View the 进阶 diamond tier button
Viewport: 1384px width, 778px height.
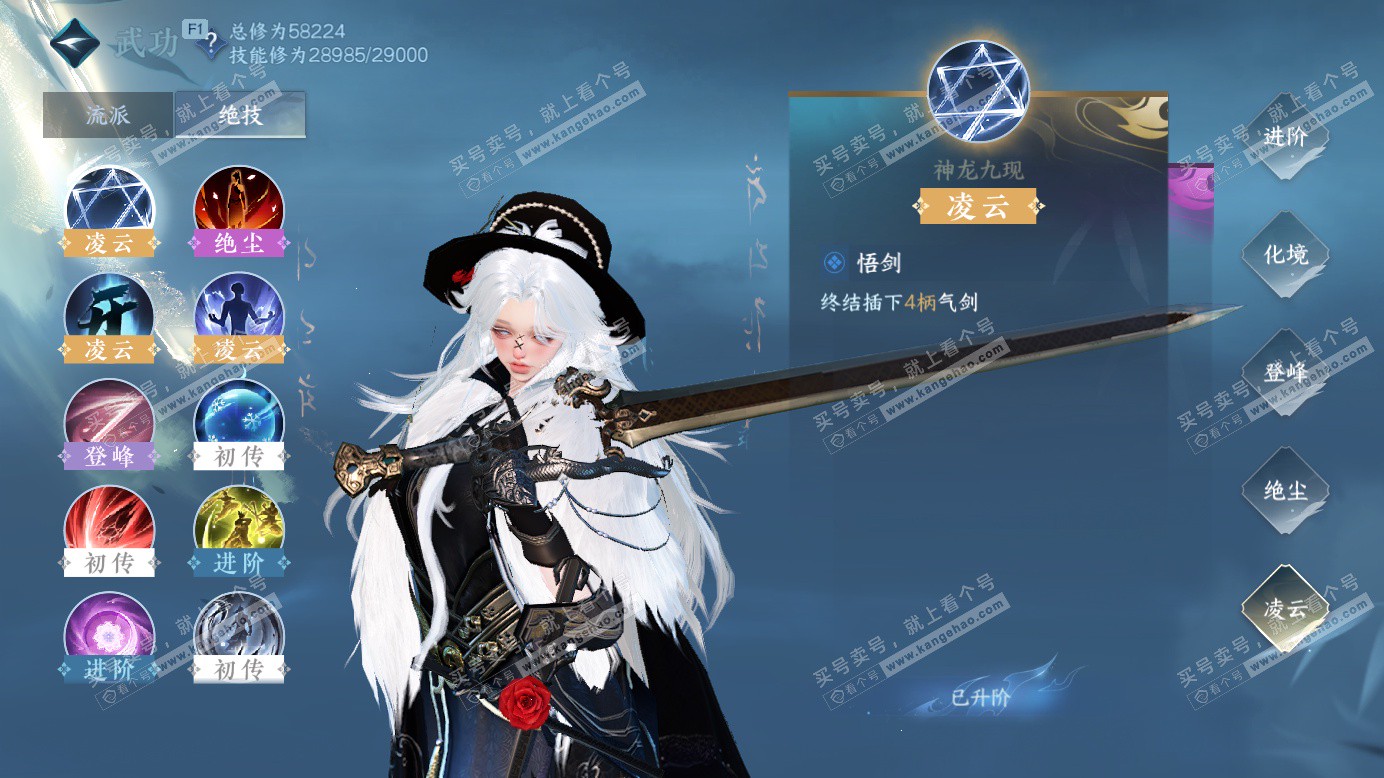pos(1285,137)
